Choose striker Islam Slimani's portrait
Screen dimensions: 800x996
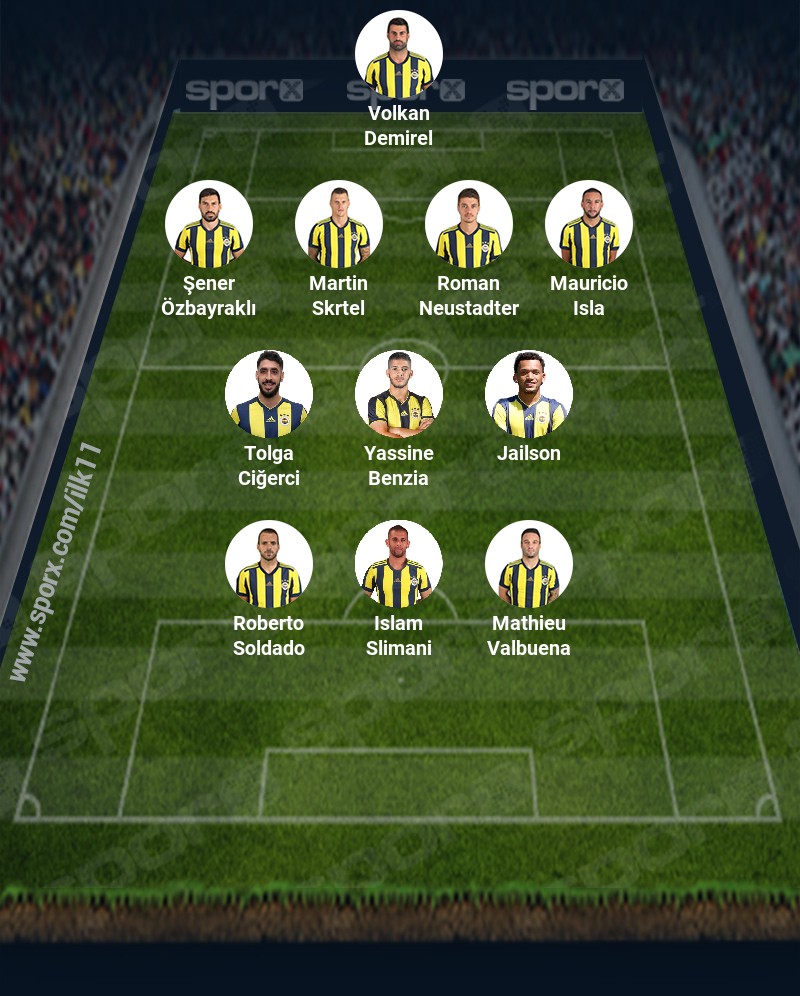399,565
